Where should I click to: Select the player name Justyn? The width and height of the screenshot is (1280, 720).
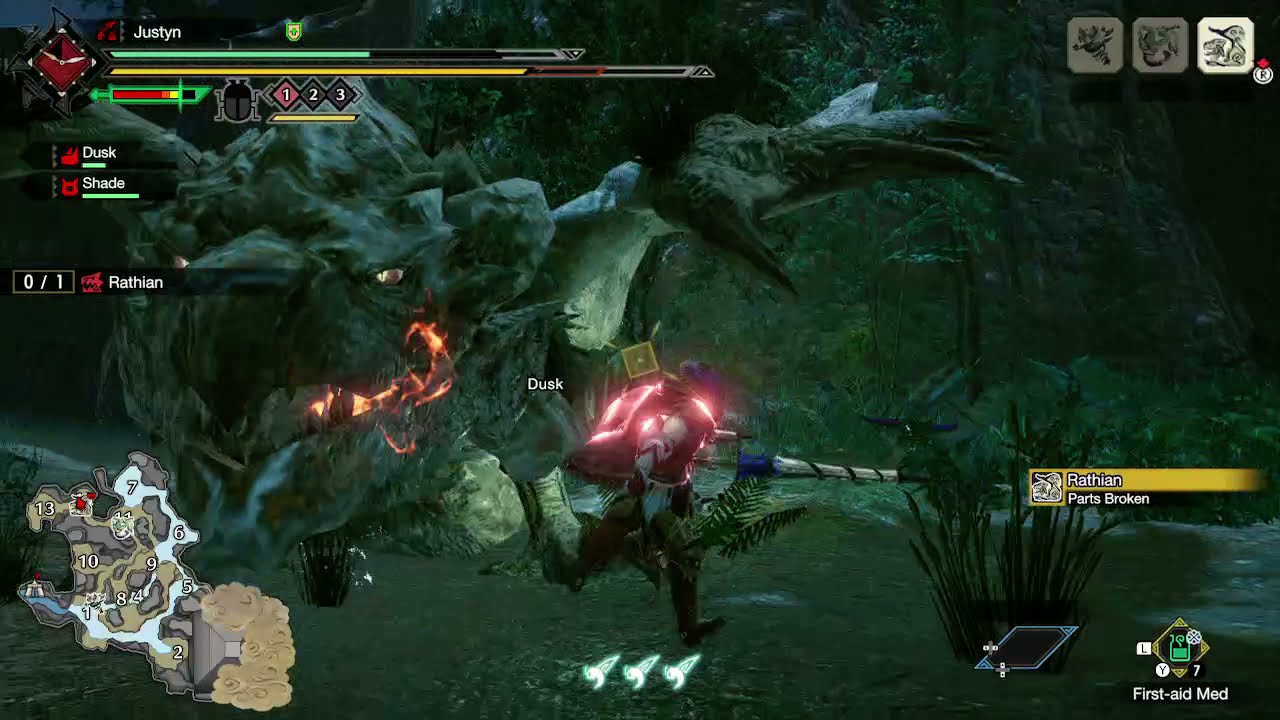(156, 32)
